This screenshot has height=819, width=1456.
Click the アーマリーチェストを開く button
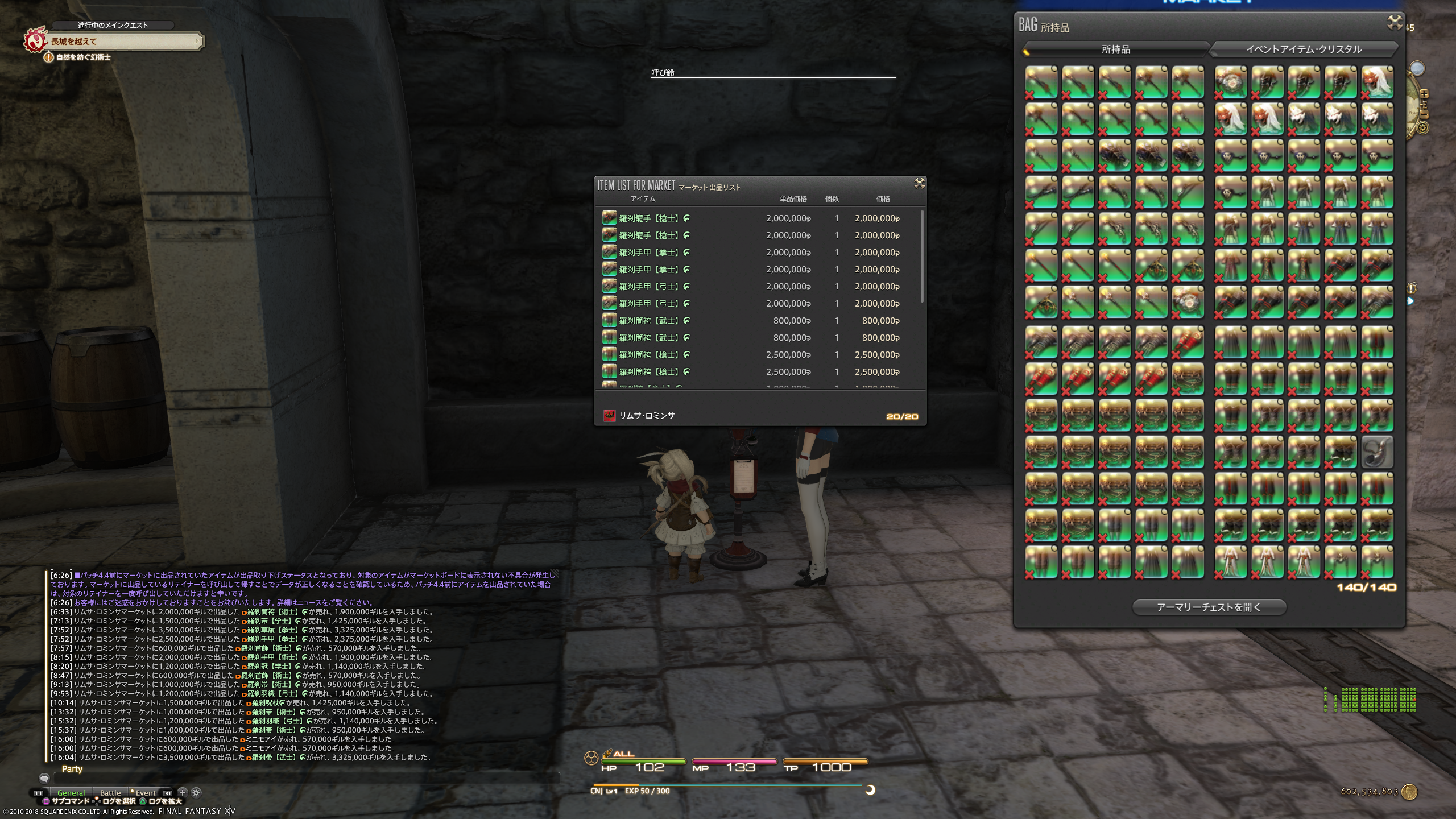[x=1209, y=607]
